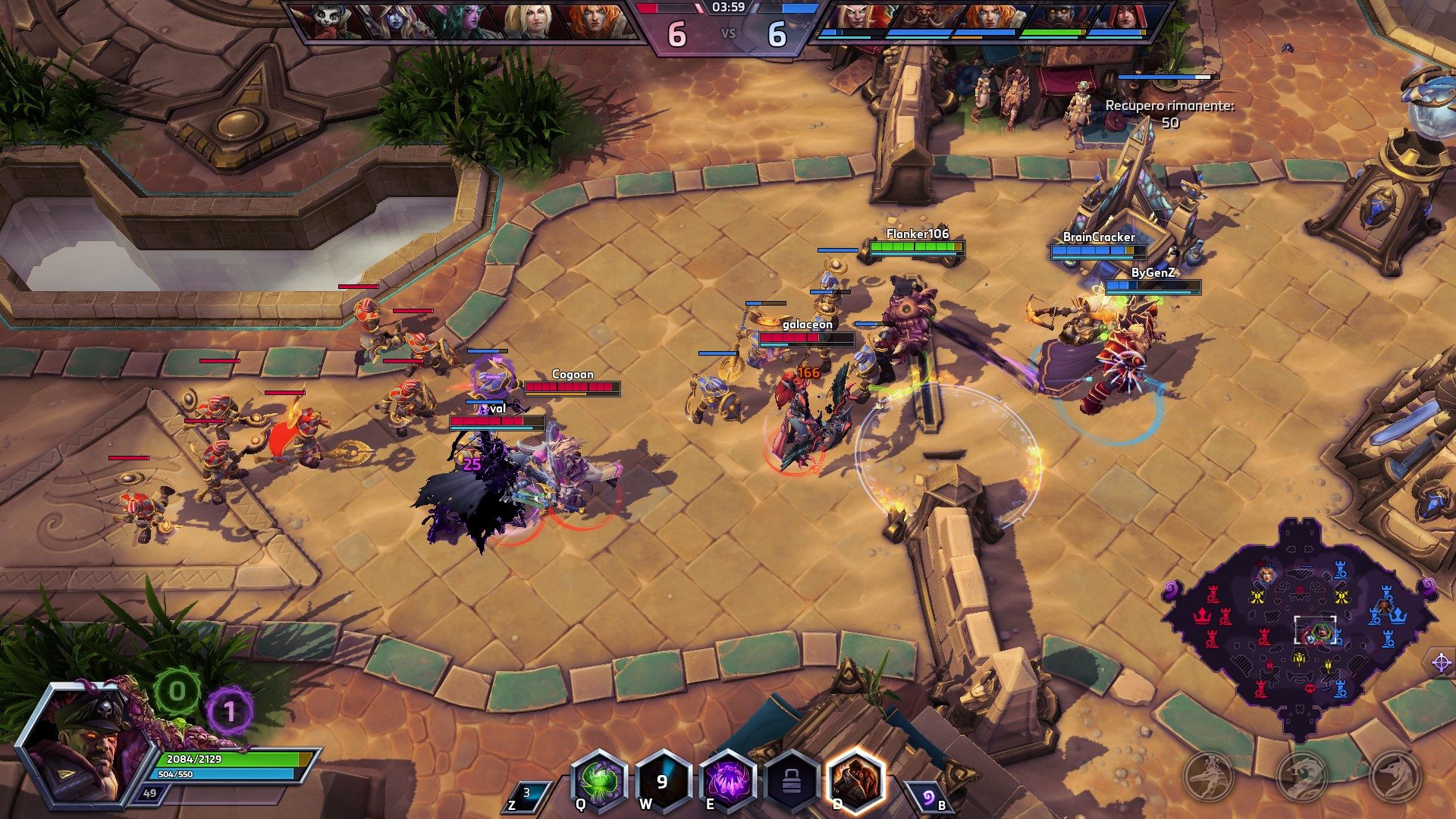Toggle the minimap ping crosshair button
Viewport: 1456px width, 819px height.
pos(1441,663)
